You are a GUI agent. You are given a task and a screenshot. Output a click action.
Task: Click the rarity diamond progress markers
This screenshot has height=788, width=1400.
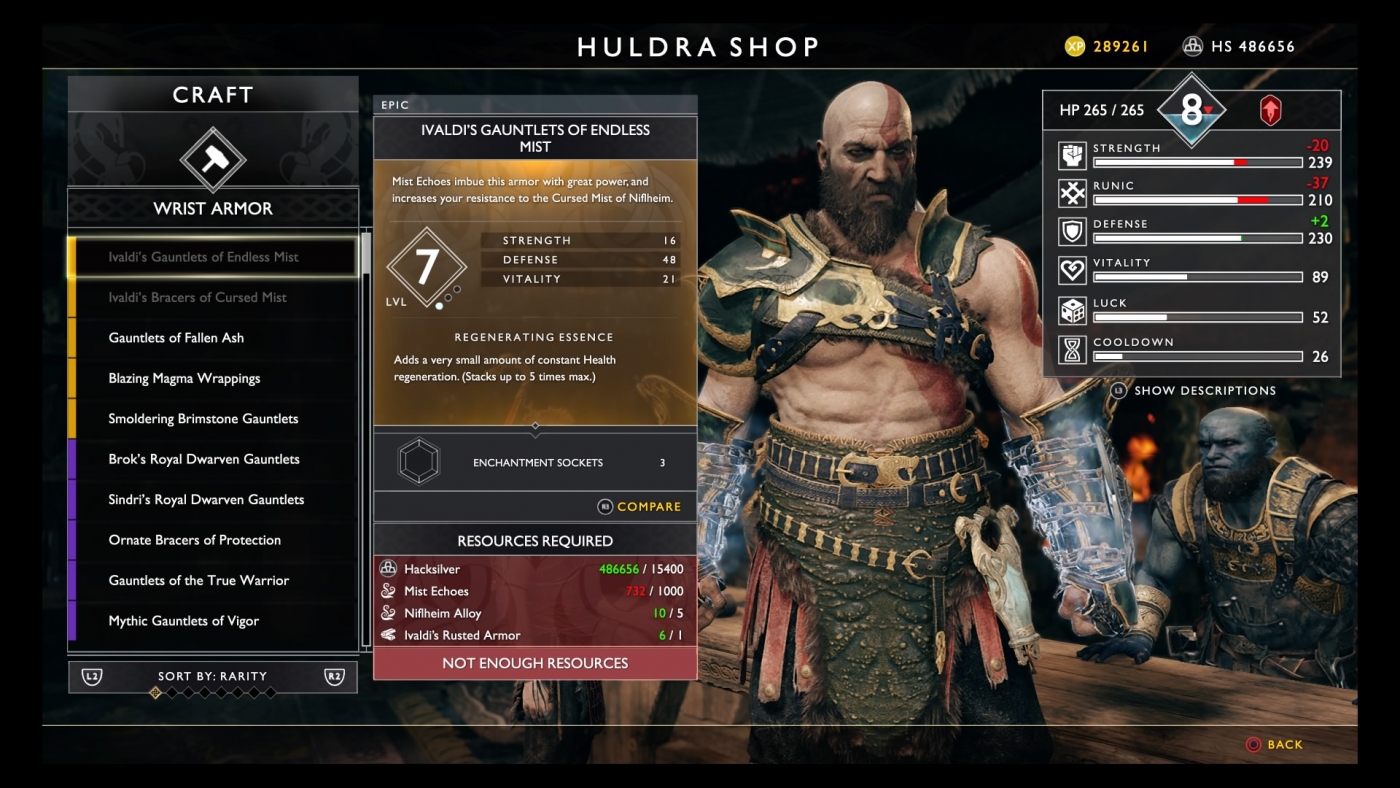tap(213, 690)
